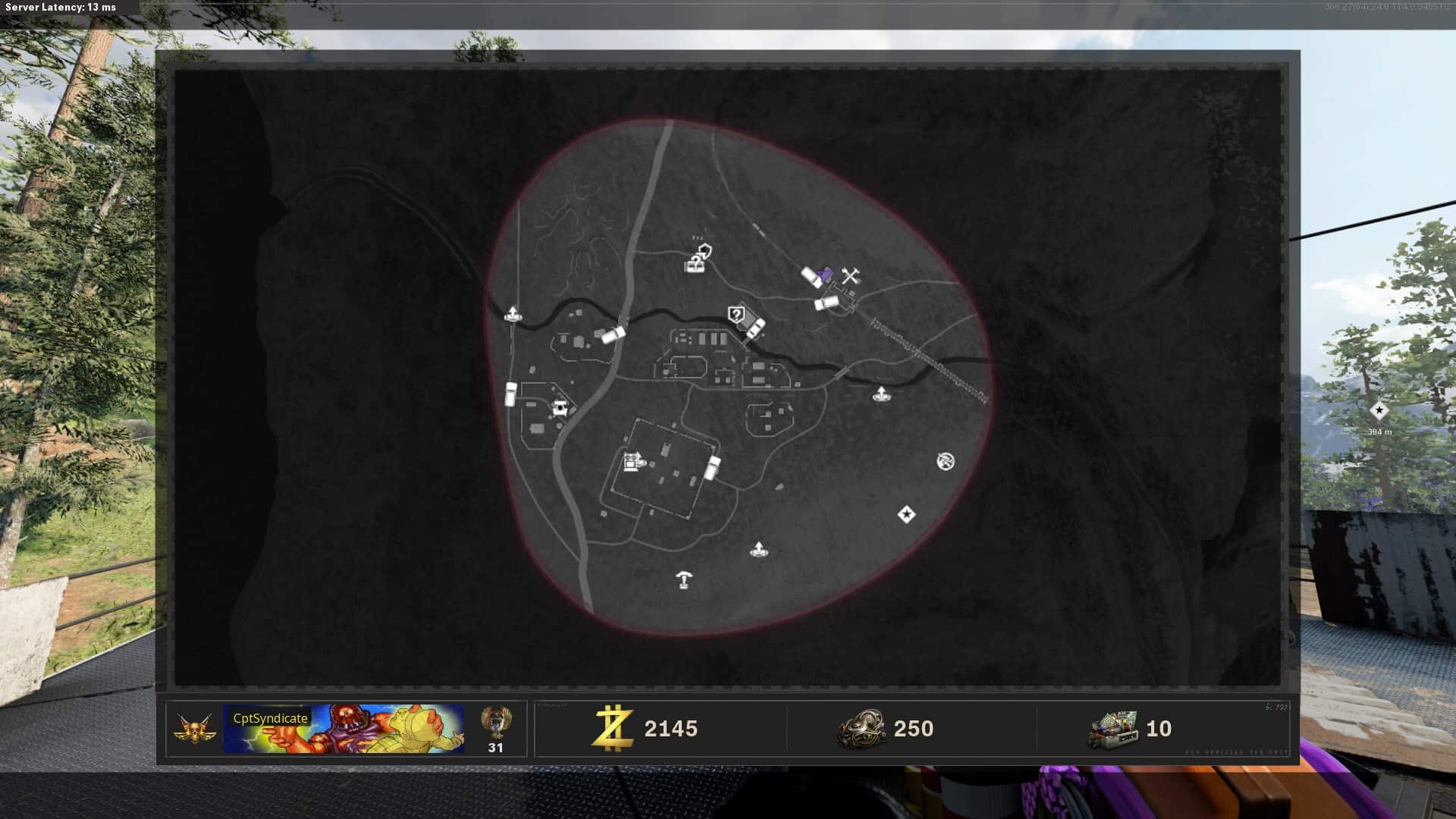
Task: Click the star waypoint marker outside the map panel
Action: (x=1379, y=410)
